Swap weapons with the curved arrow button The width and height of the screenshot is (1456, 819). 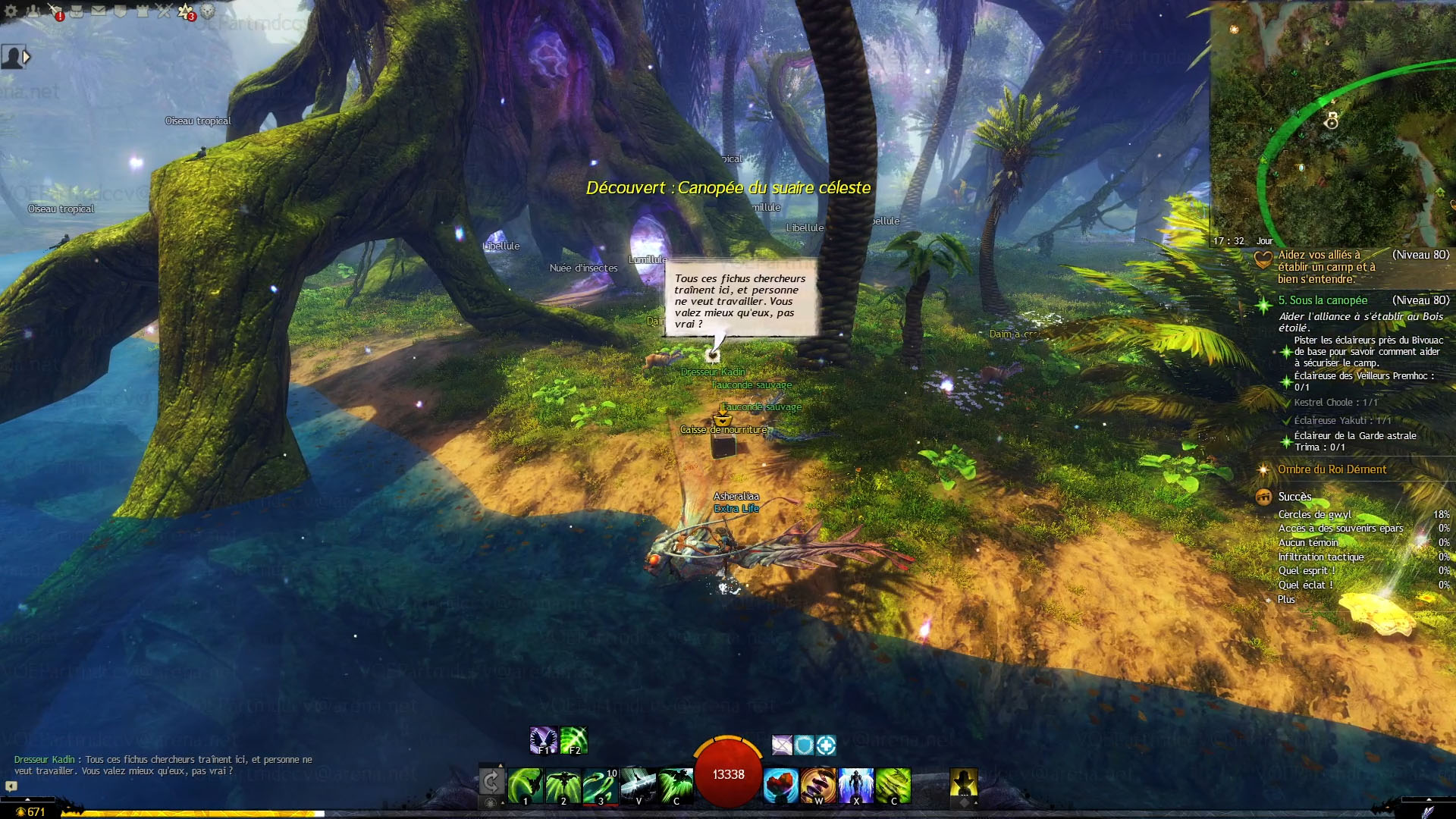pyautogui.click(x=491, y=781)
